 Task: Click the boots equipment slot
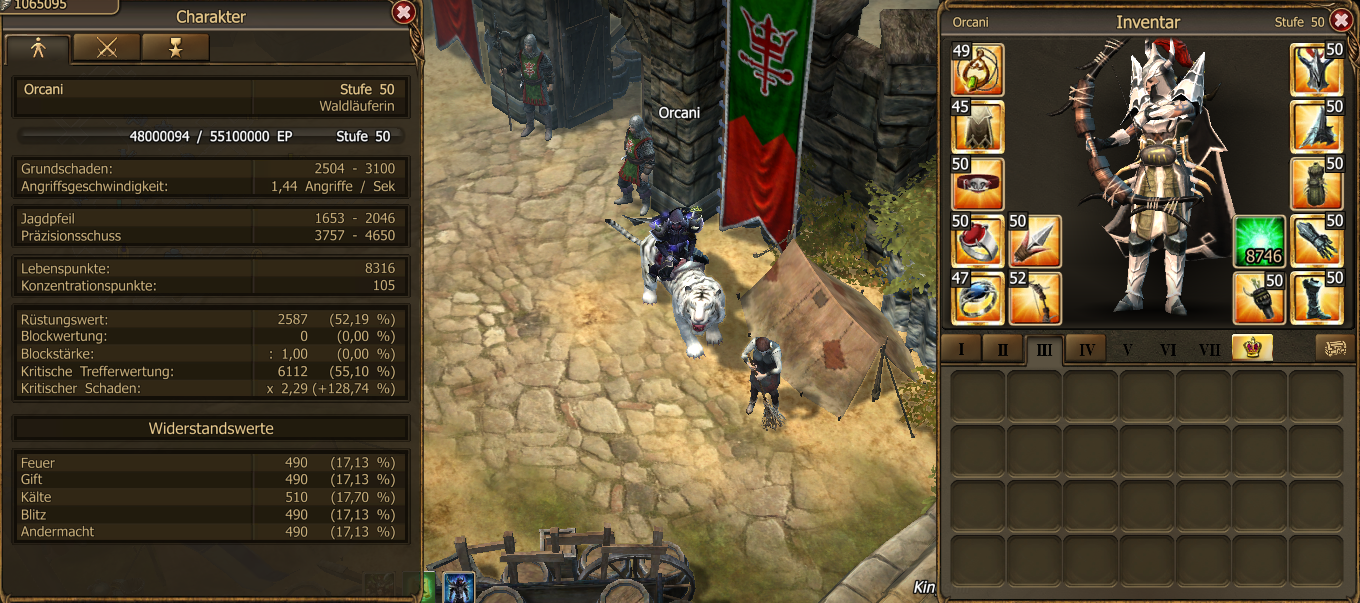[1316, 298]
